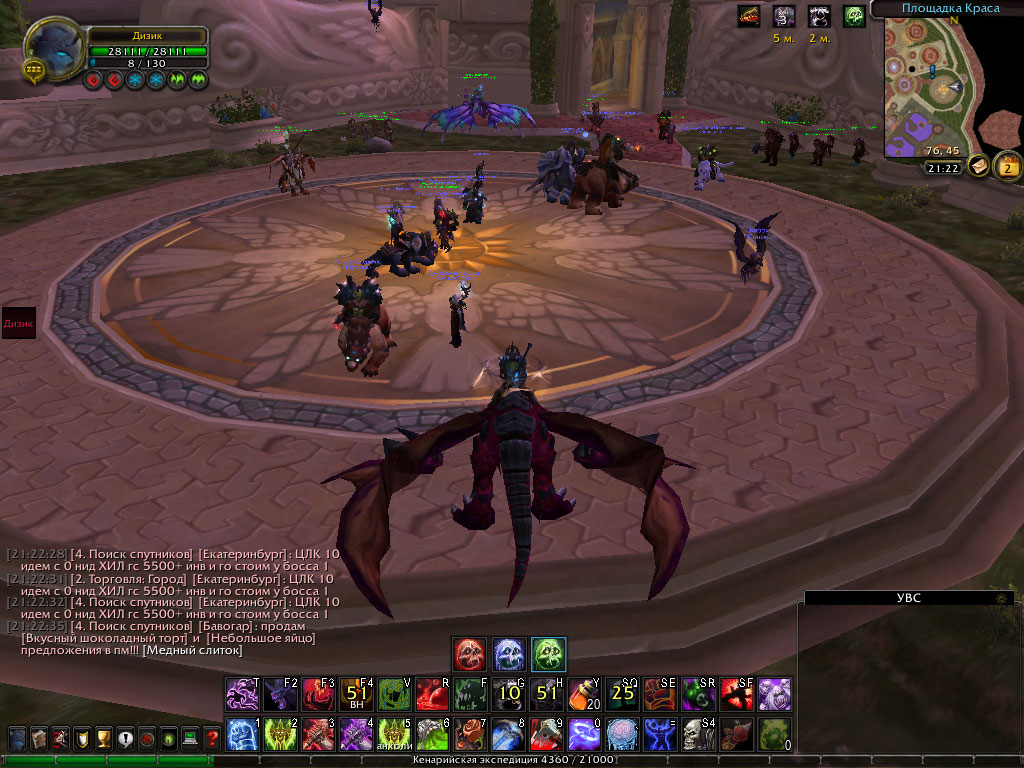This screenshot has width=1024, height=768.
Task: Open the mail envelope icon near the minimap
Action: tap(979, 166)
